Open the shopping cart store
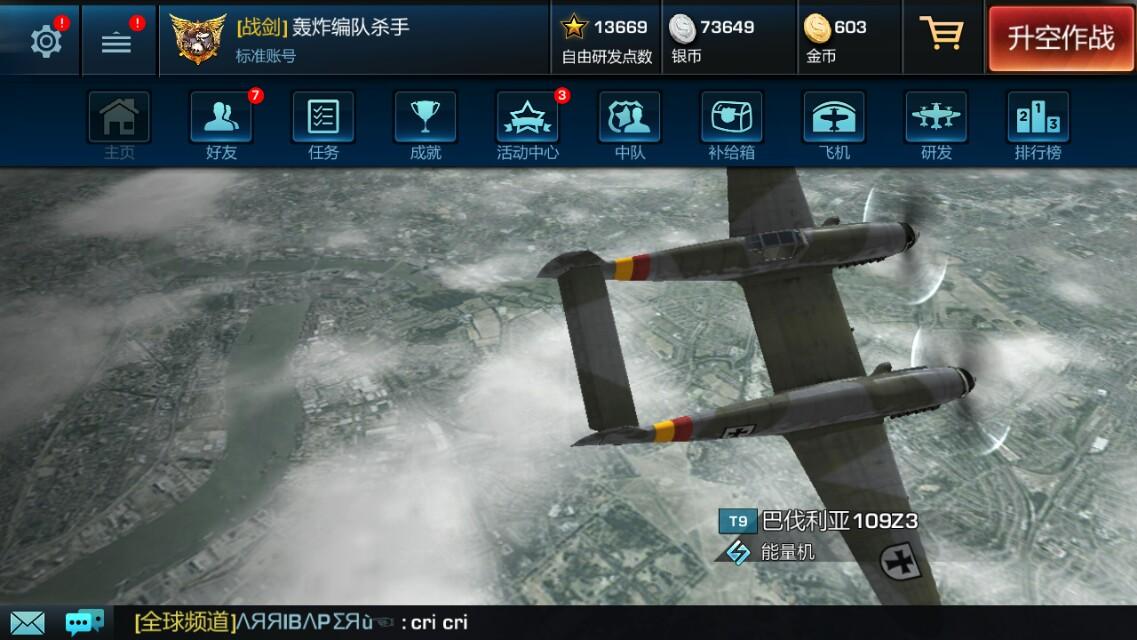The width and height of the screenshot is (1137, 640). (941, 35)
